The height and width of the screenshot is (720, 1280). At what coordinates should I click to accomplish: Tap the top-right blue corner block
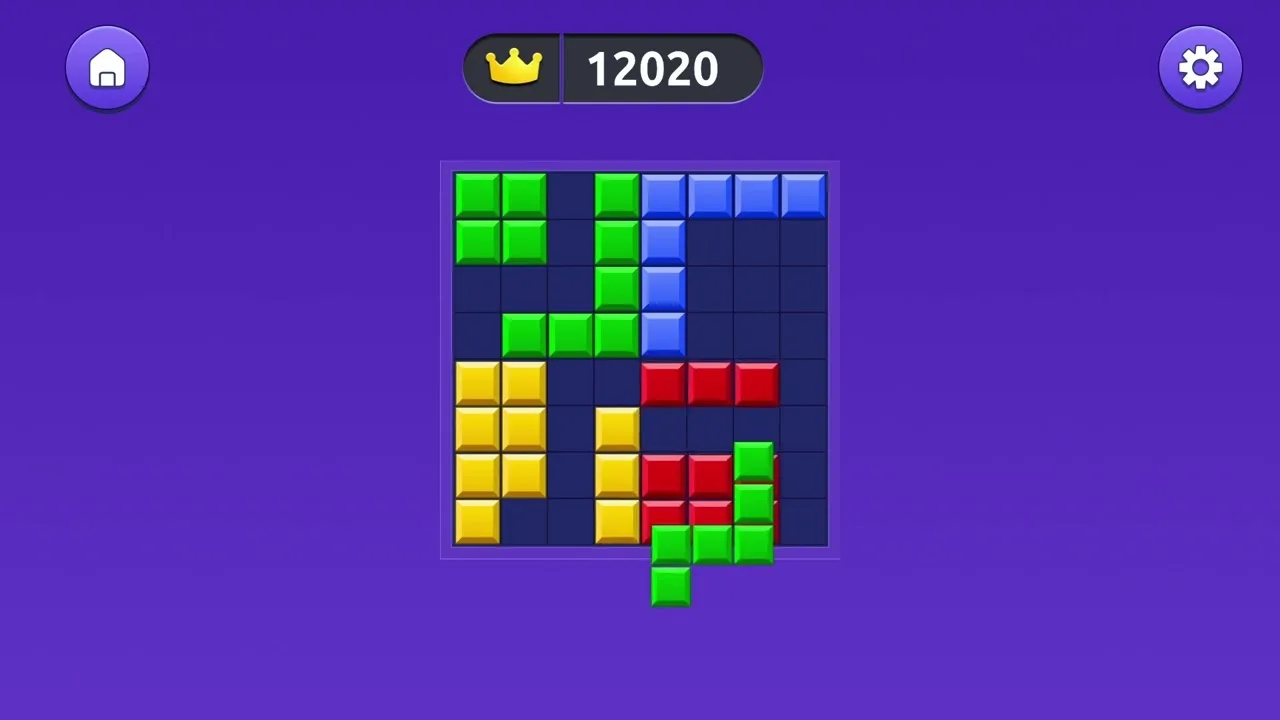(805, 196)
